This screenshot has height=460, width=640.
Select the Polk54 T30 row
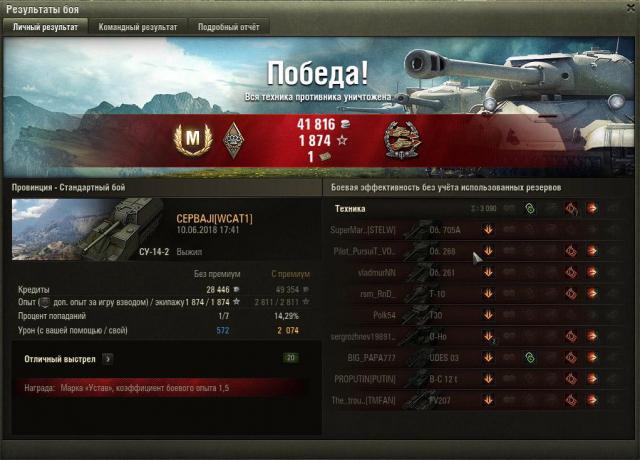470,315
